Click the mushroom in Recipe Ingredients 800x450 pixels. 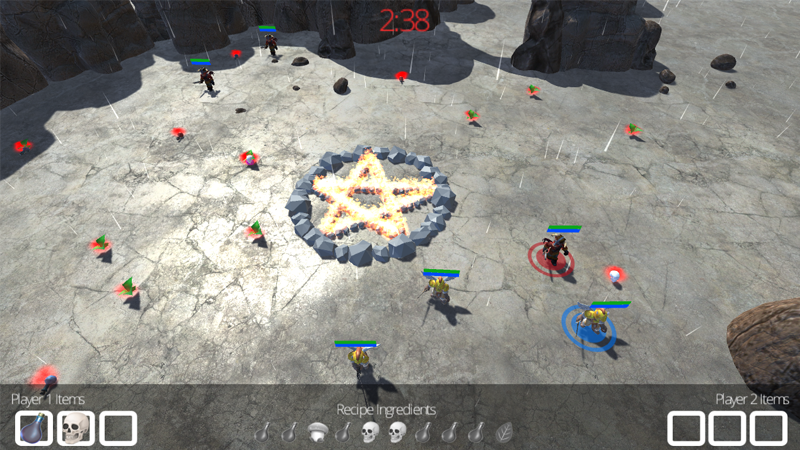coord(318,431)
